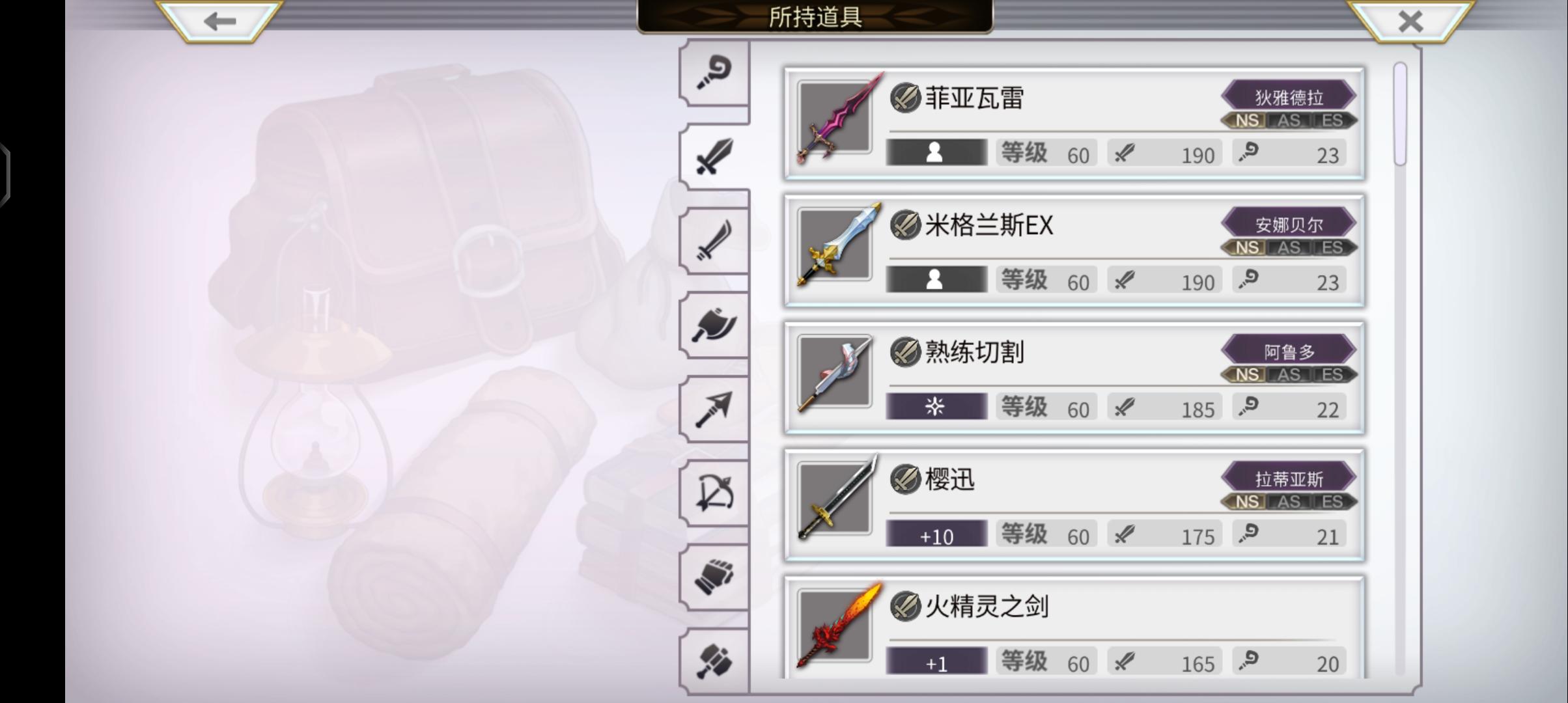Screen dimensions: 1568x703
Task: Toggle the equipped-character badge on 菲亚瓦雷
Action: pos(936,154)
